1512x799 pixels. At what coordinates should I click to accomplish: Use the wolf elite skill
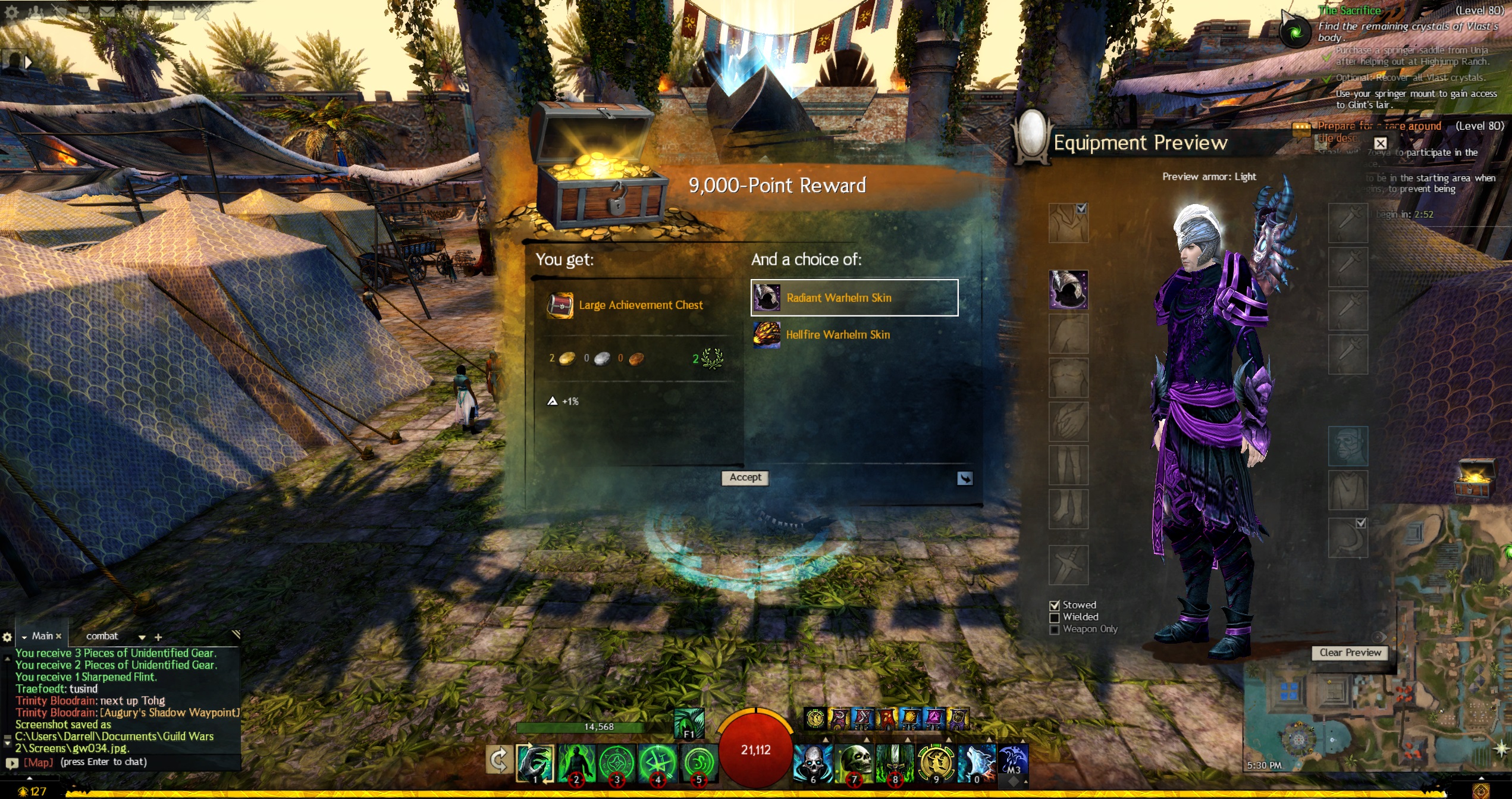point(975,763)
